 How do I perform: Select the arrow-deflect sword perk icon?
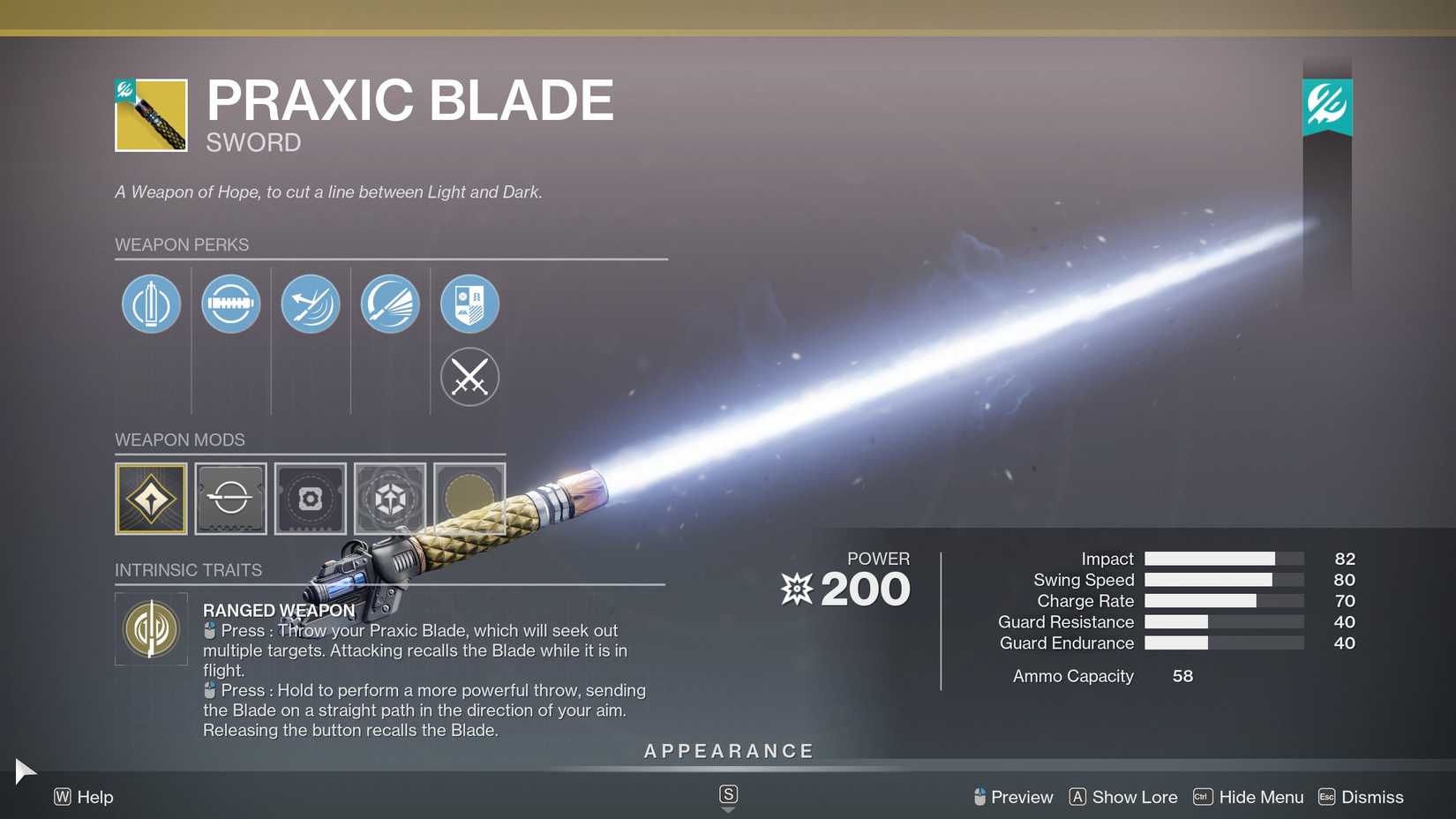tap(310, 304)
